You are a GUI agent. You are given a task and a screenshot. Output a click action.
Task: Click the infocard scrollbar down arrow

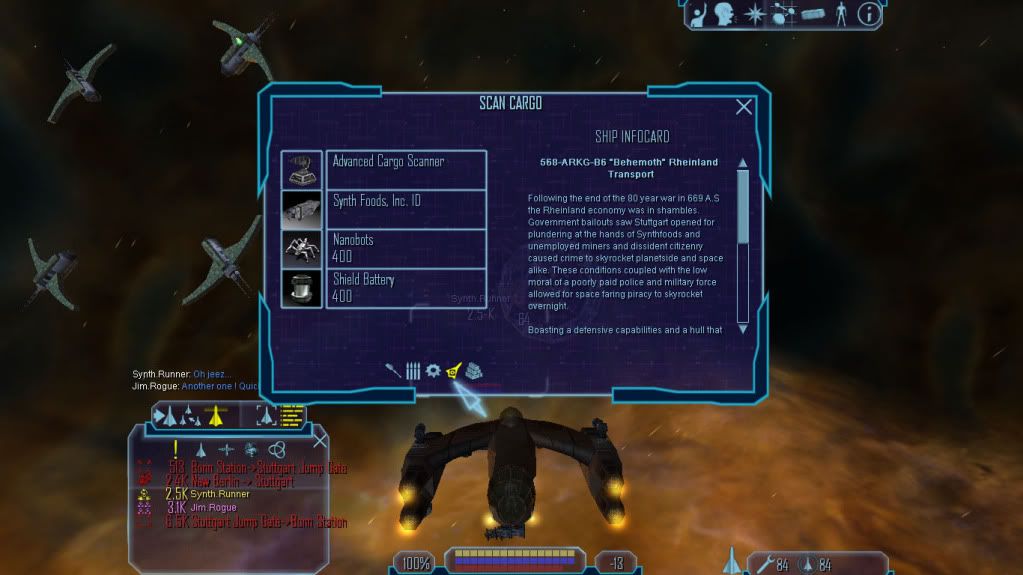[743, 328]
